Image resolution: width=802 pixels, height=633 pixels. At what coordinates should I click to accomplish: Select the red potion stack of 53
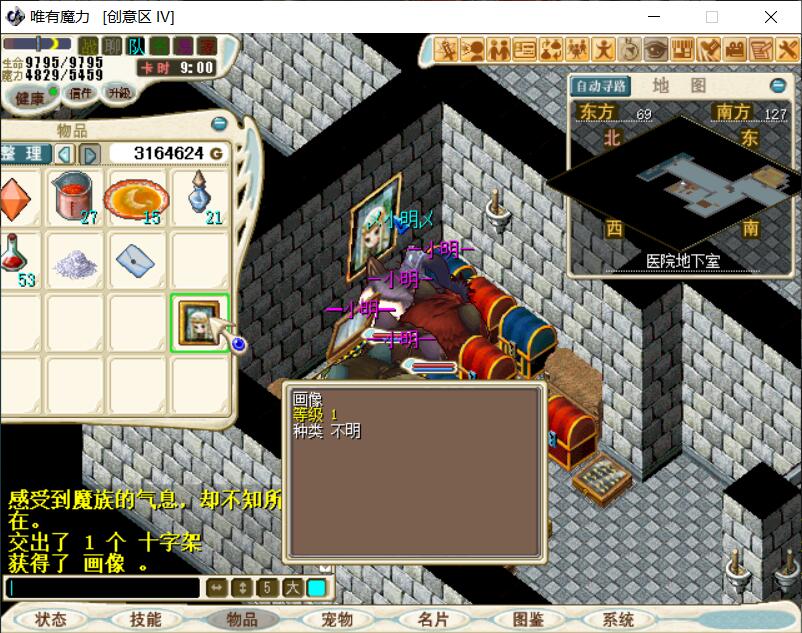(x=16, y=259)
